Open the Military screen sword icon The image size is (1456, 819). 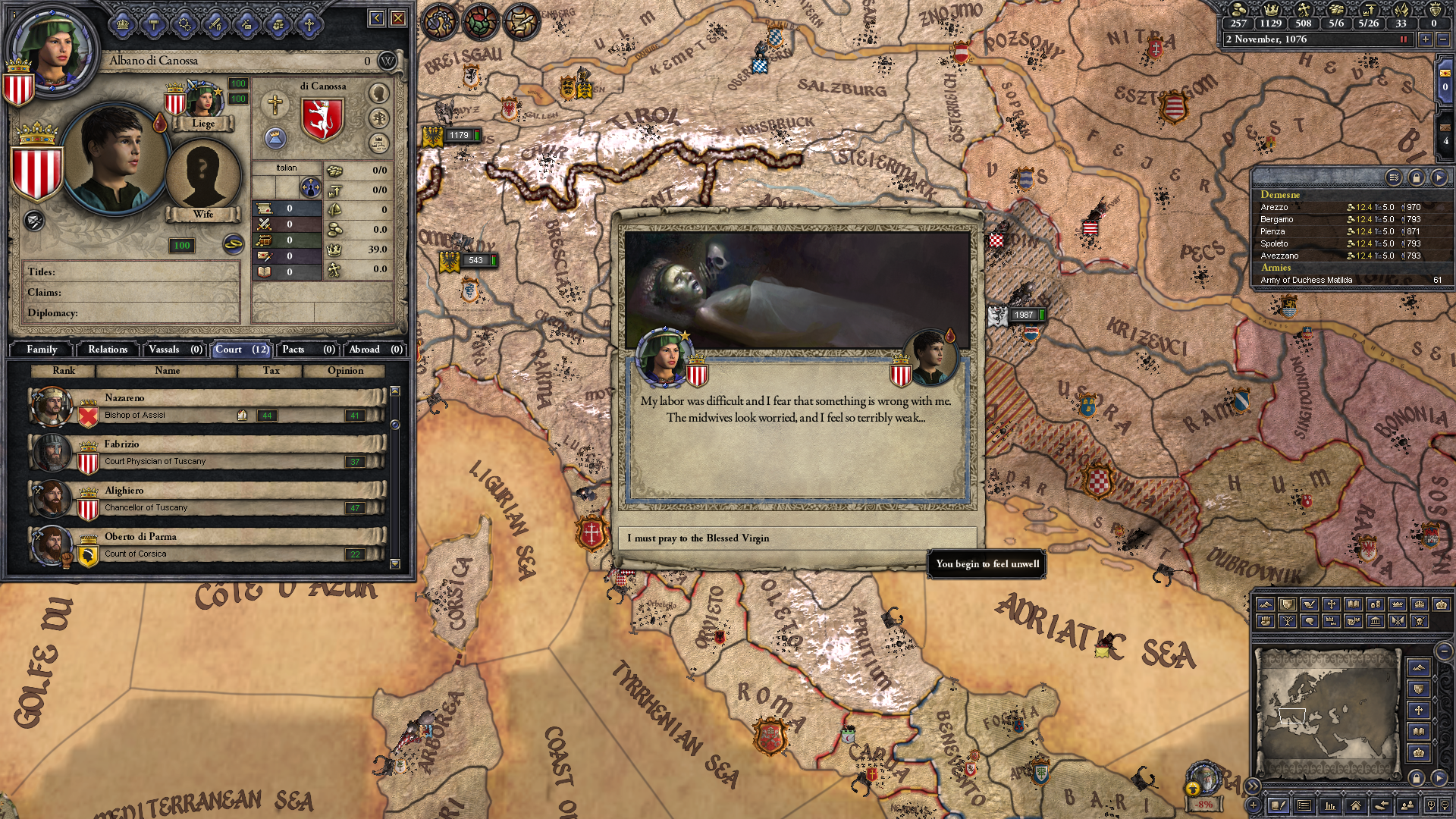[x=215, y=24]
